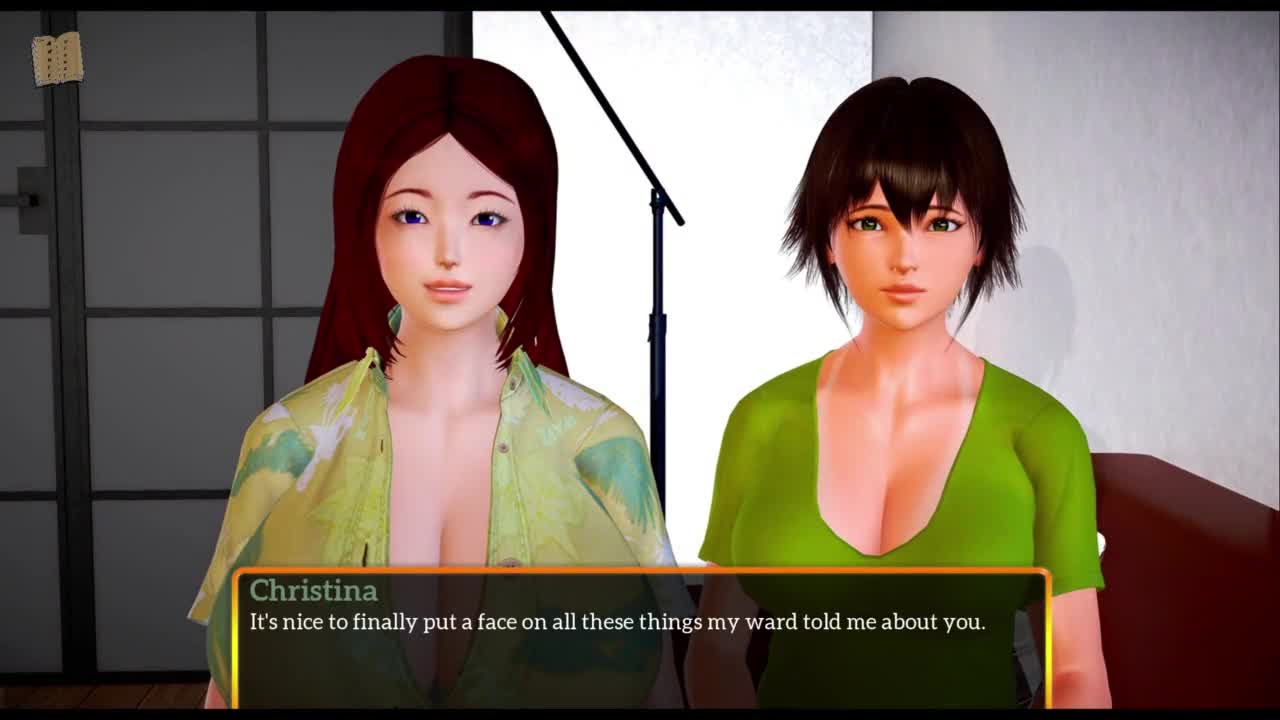
Task: Advance Christina's dialogue box
Action: 640,638
